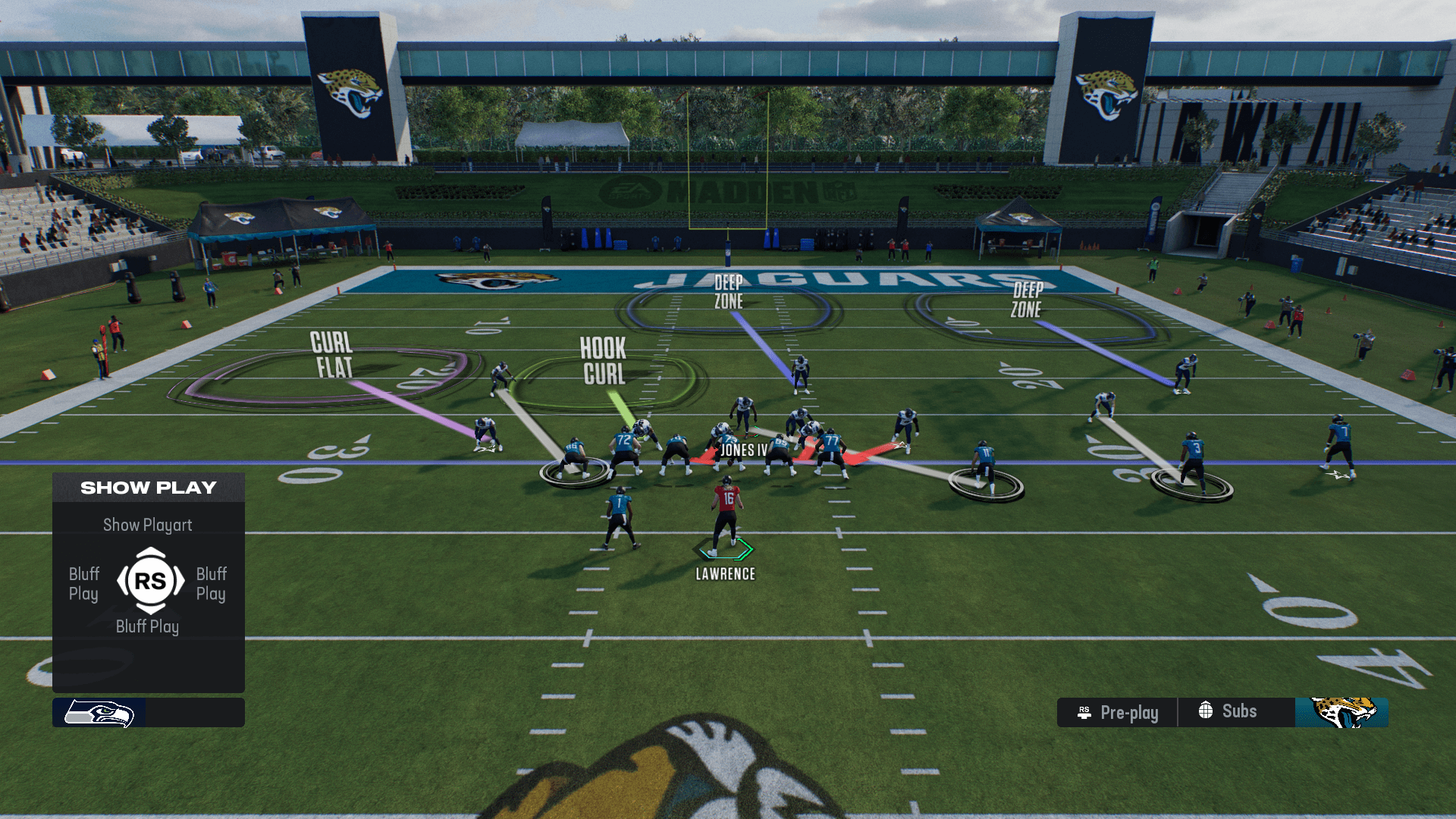
Task: Click the Seahawks team logo bar
Action: click(148, 713)
